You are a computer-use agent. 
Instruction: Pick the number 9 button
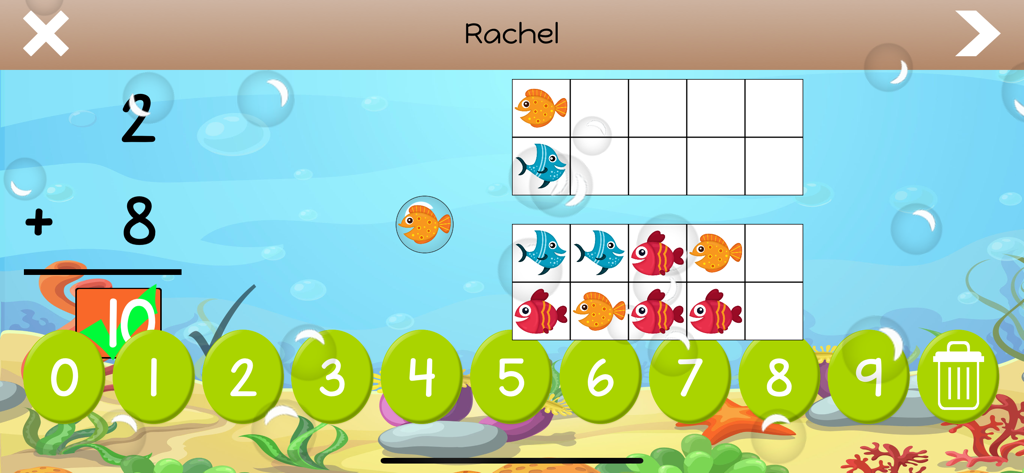tap(868, 377)
